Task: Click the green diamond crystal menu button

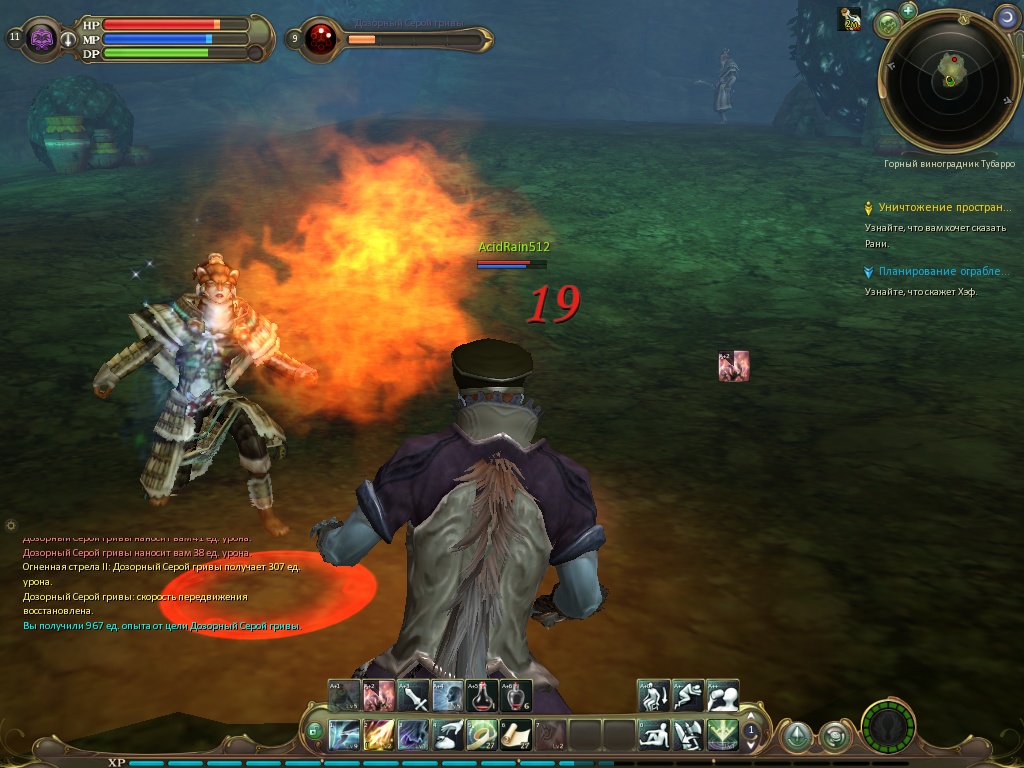Action: [796, 737]
